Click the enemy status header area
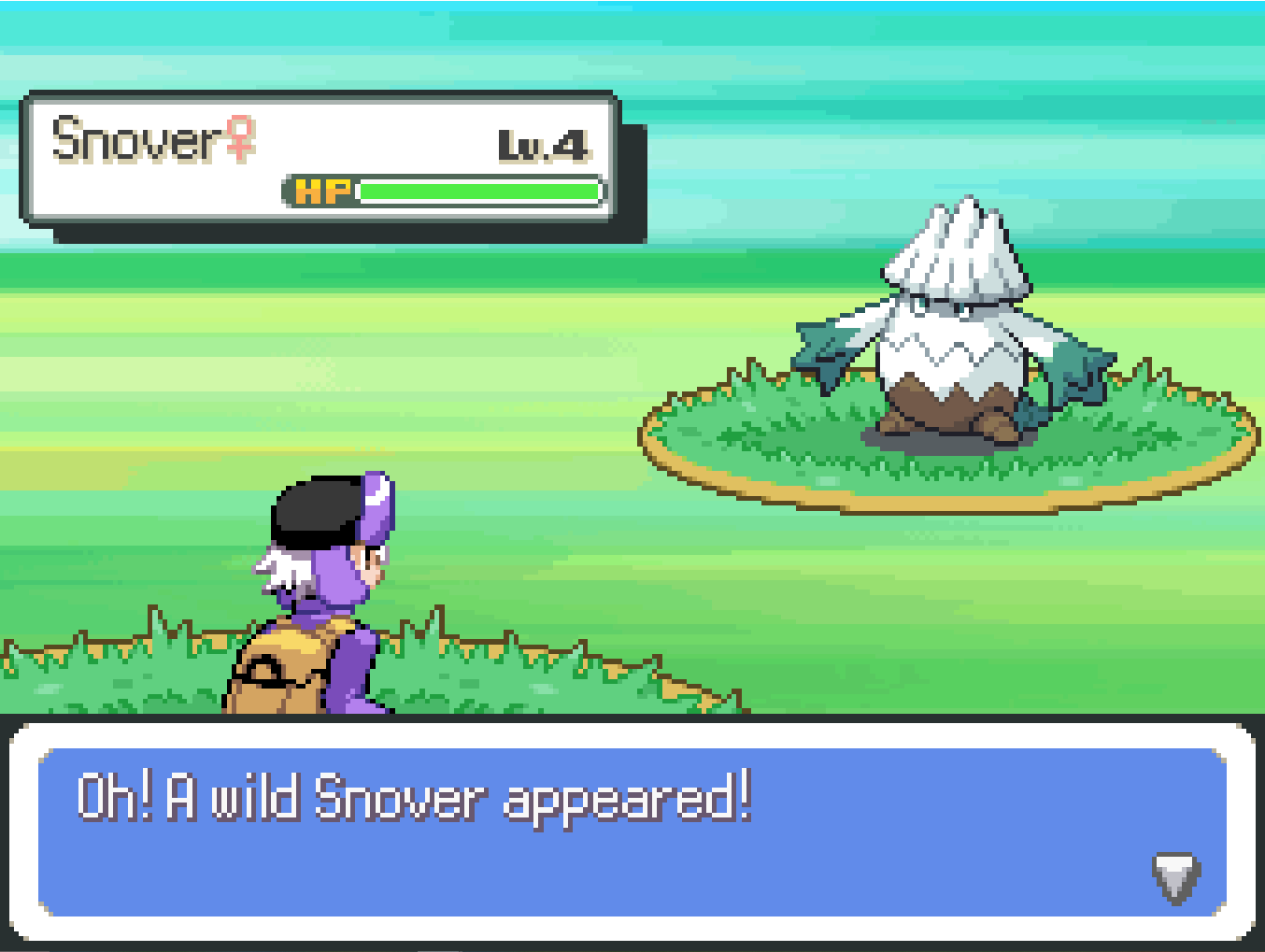1265x952 pixels. [x=318, y=159]
